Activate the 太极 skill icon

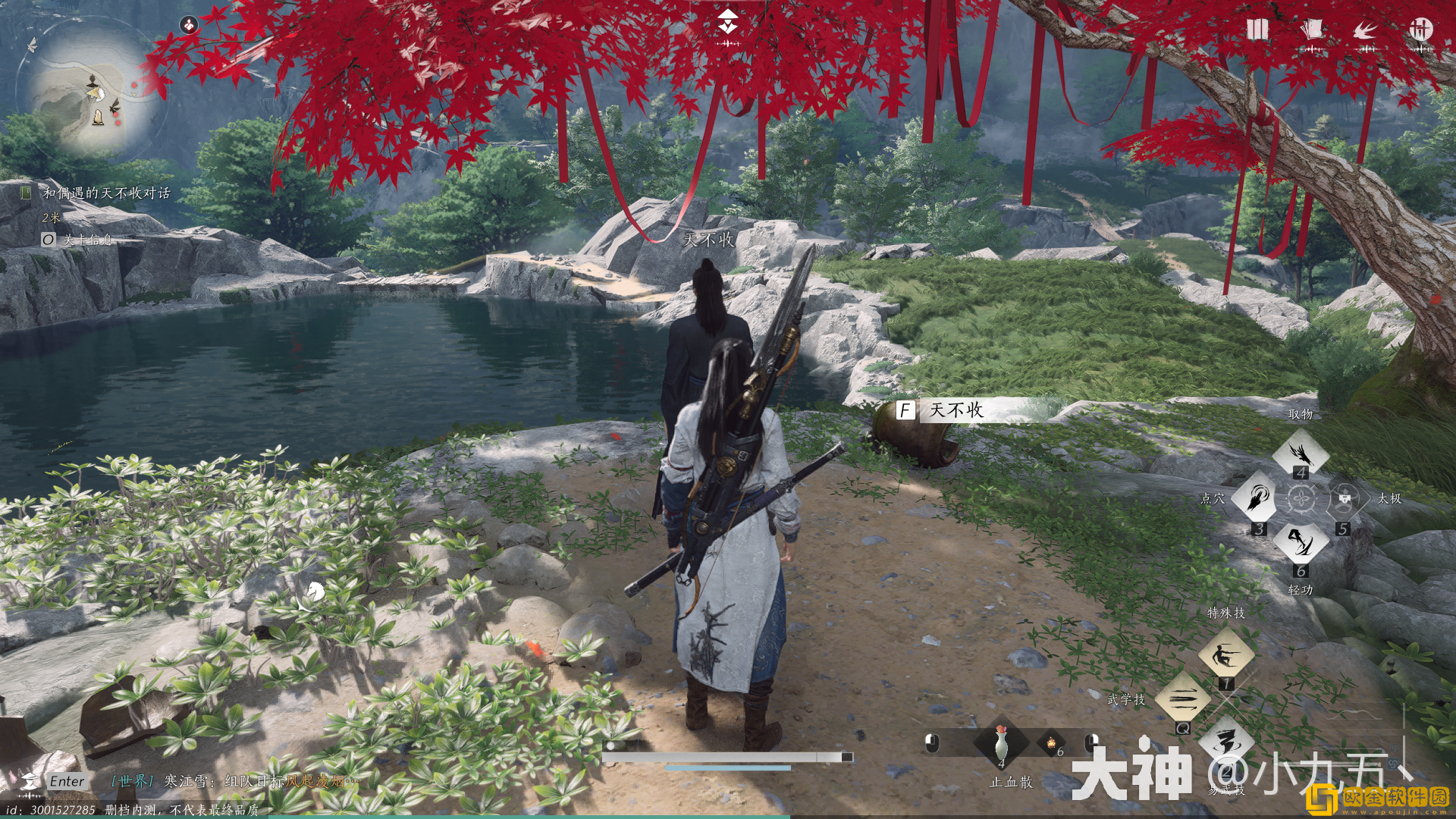[x=1344, y=498]
